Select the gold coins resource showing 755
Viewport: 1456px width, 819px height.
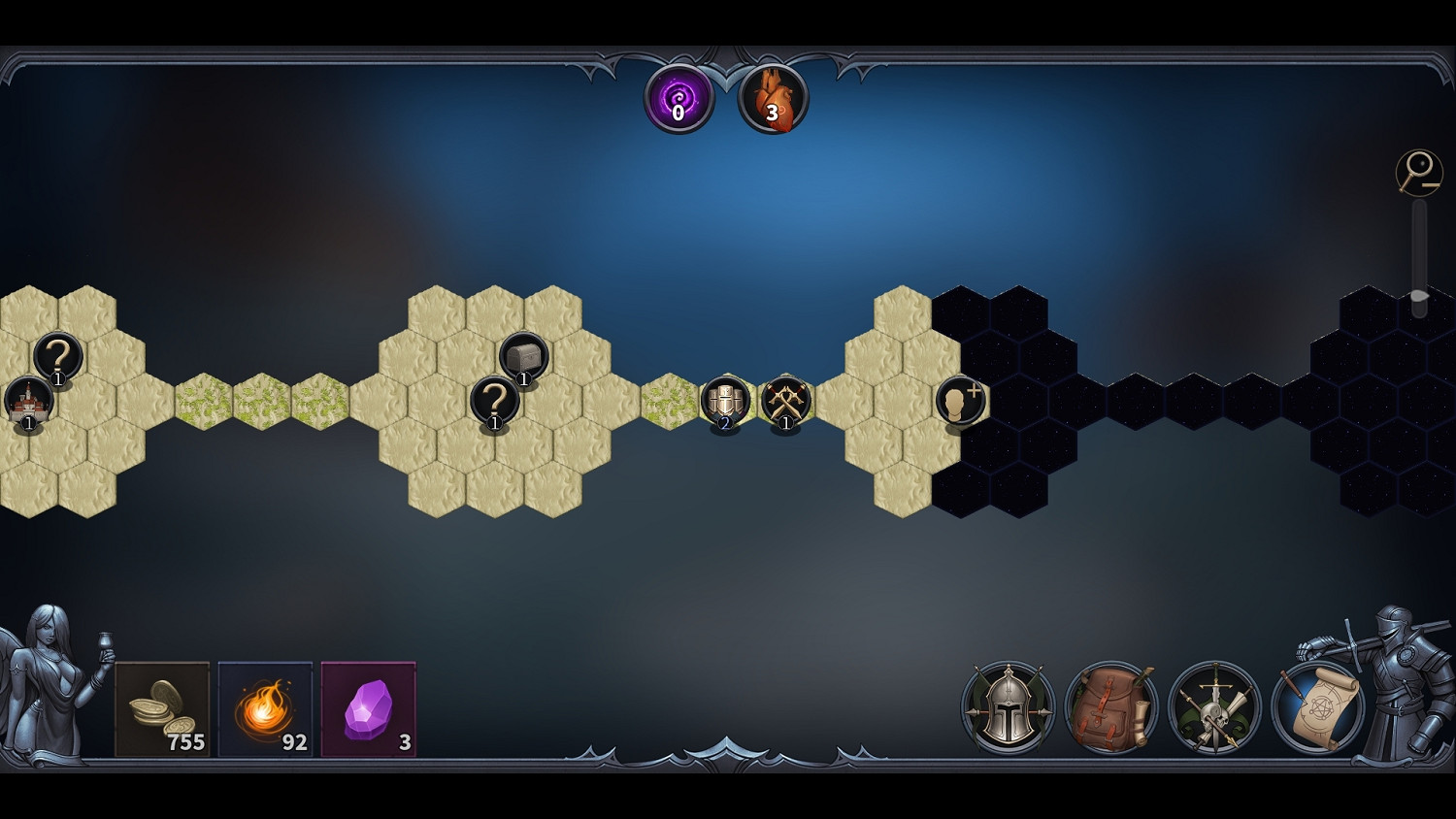click(x=163, y=709)
